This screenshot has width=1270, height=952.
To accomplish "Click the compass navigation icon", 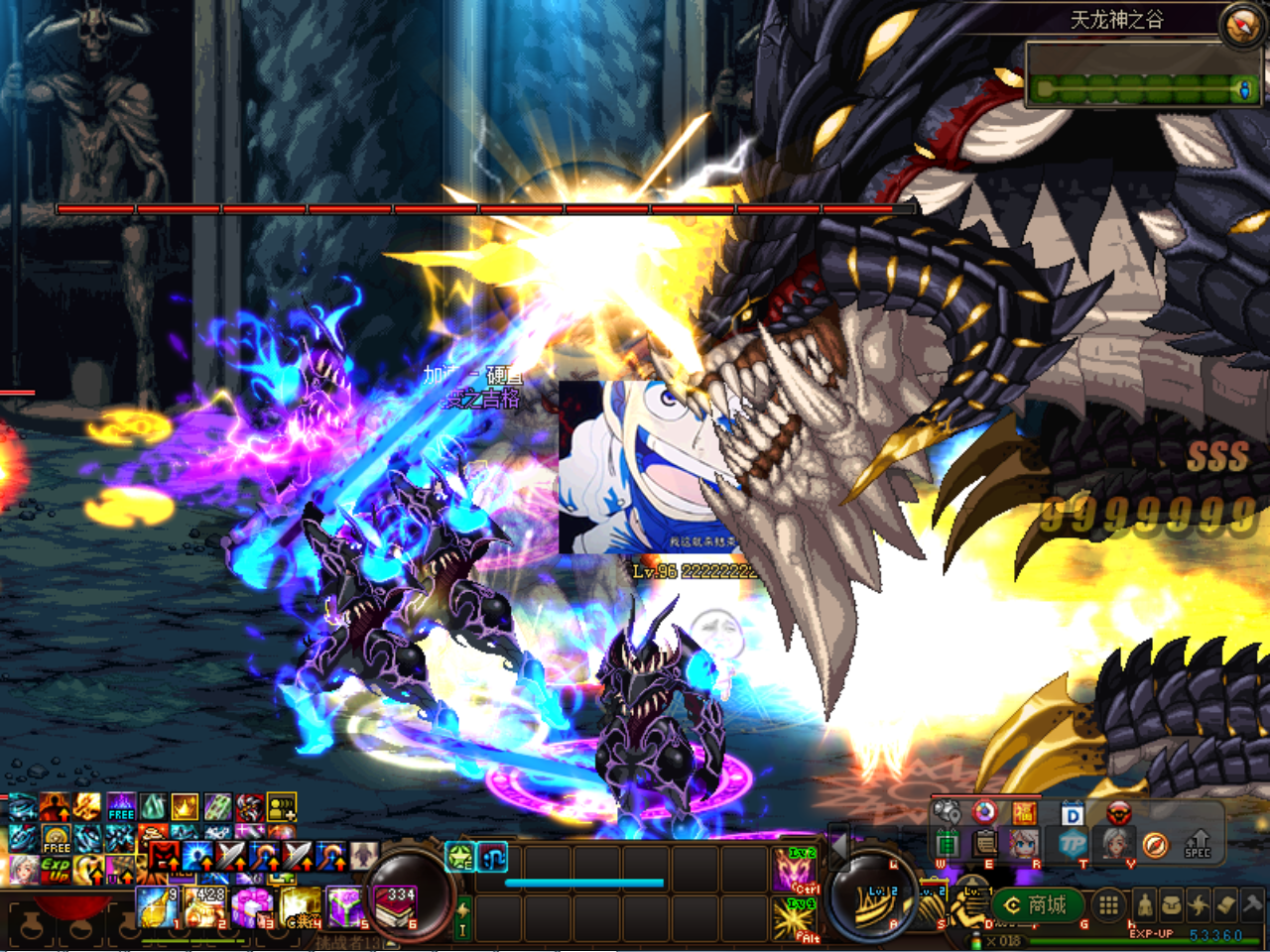I will coord(1156,845).
